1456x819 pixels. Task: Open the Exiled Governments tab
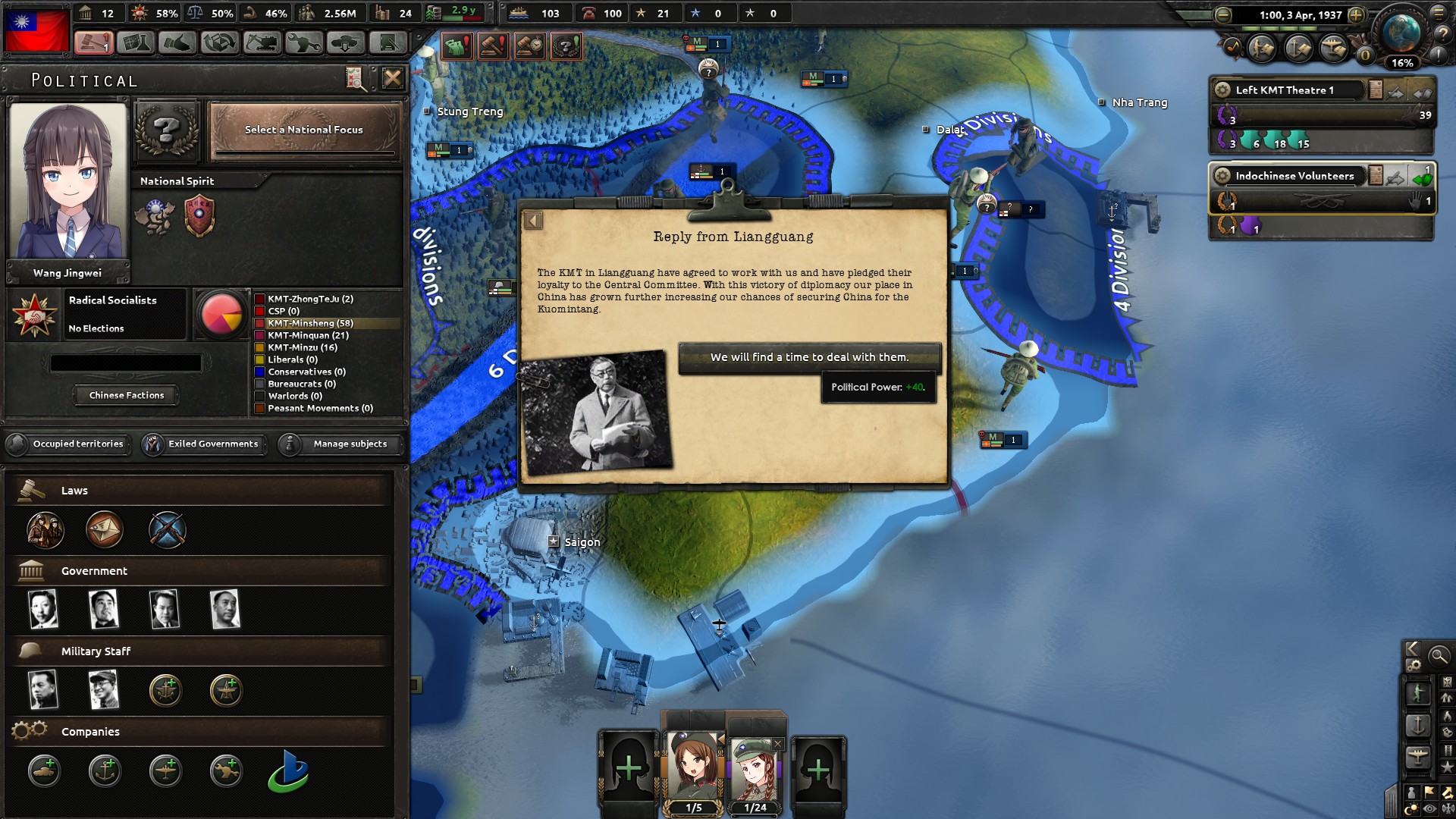pos(205,444)
